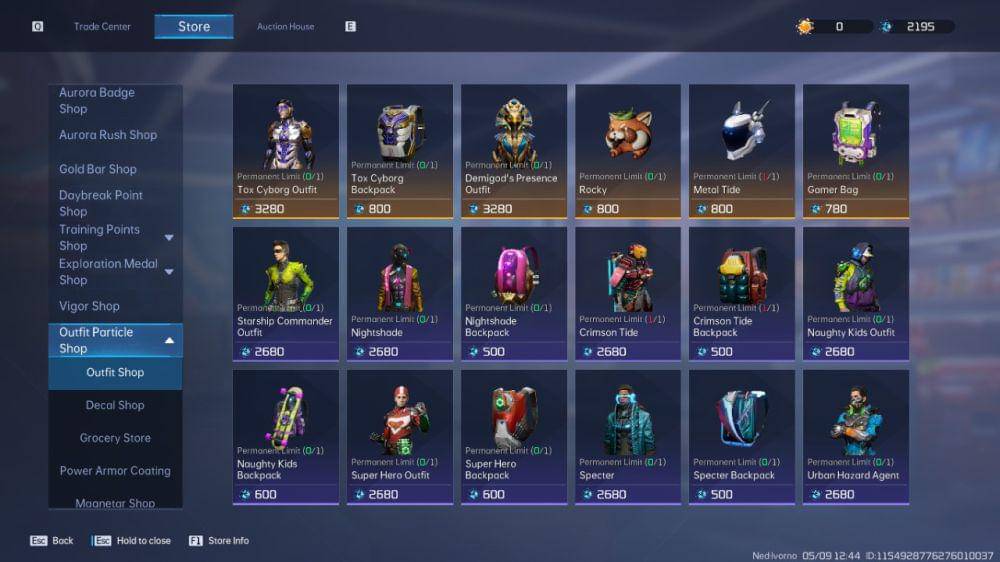Open the Aurora Rush Shop category
The image size is (1000, 562).
click(108, 135)
